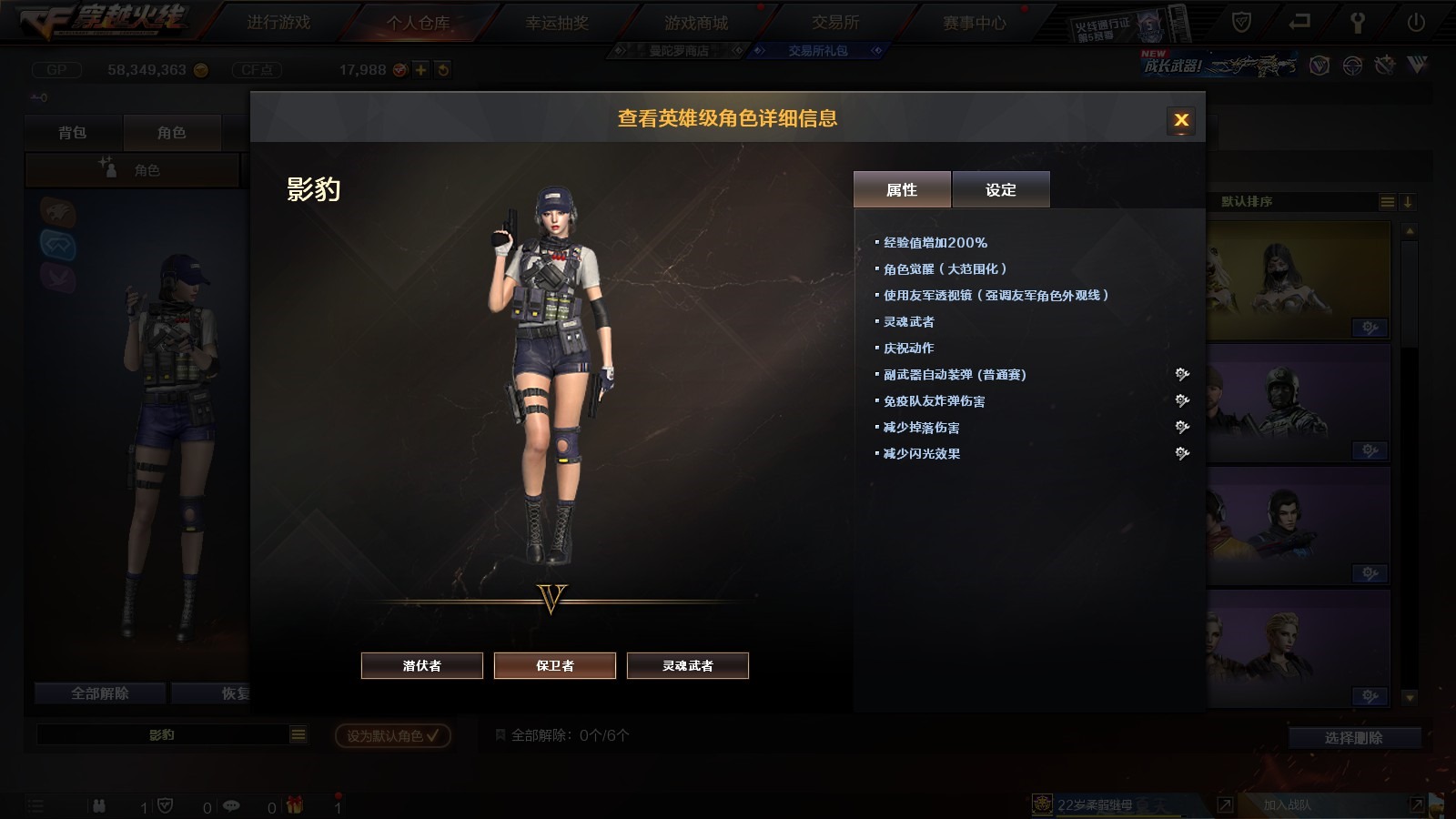Close the hero character details dialog
This screenshot has width=1456, height=819.
point(1181,120)
